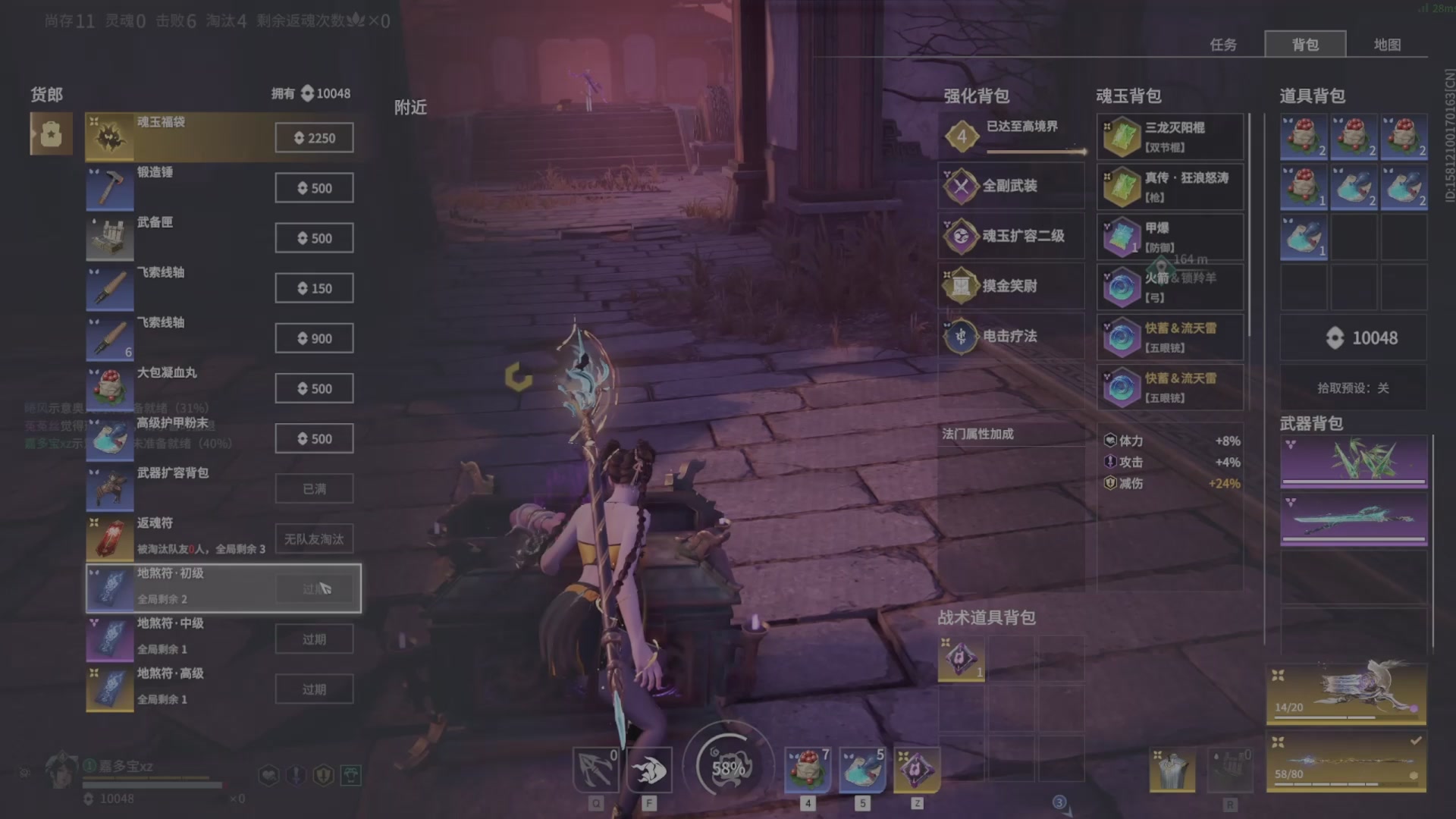Buy the 大包凝血丸 for 500
The height and width of the screenshot is (819, 1456).
coord(314,388)
